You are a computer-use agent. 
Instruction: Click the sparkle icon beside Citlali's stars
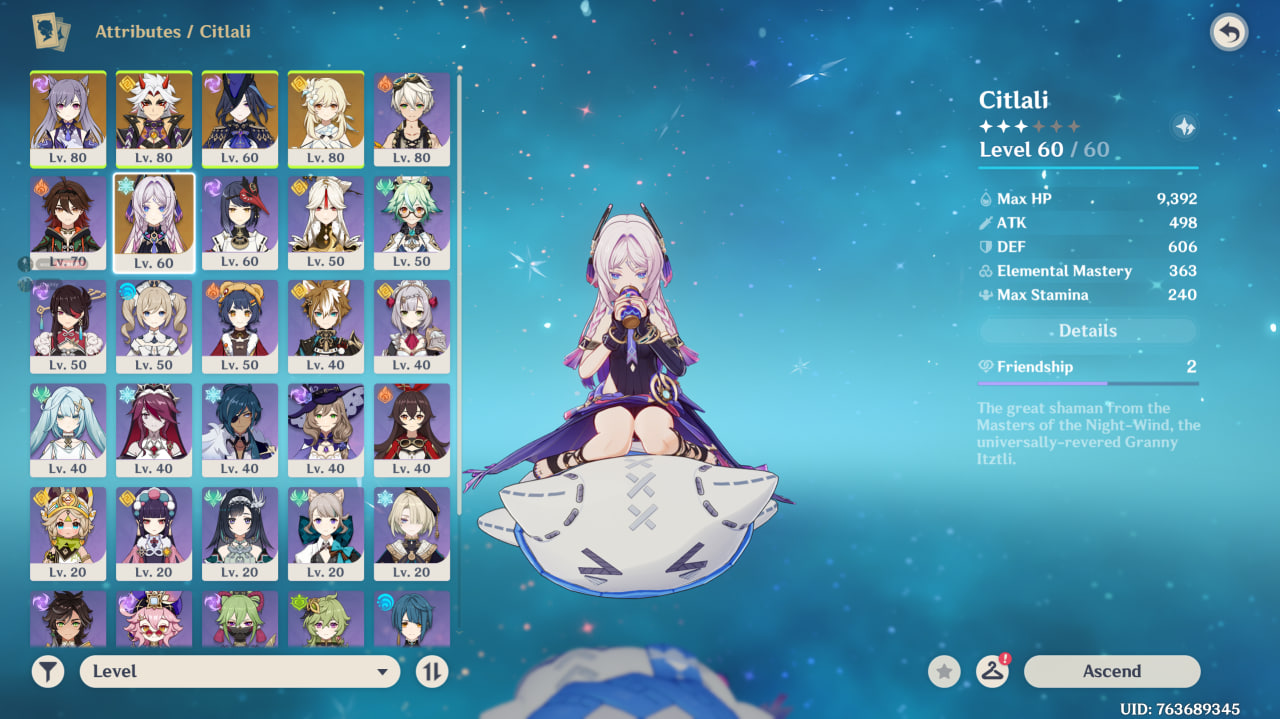tap(1185, 127)
